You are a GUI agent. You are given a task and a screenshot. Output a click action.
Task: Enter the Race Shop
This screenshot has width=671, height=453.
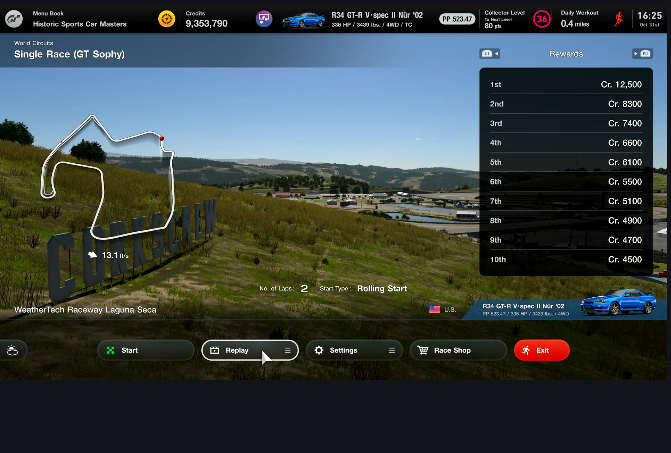pos(457,350)
